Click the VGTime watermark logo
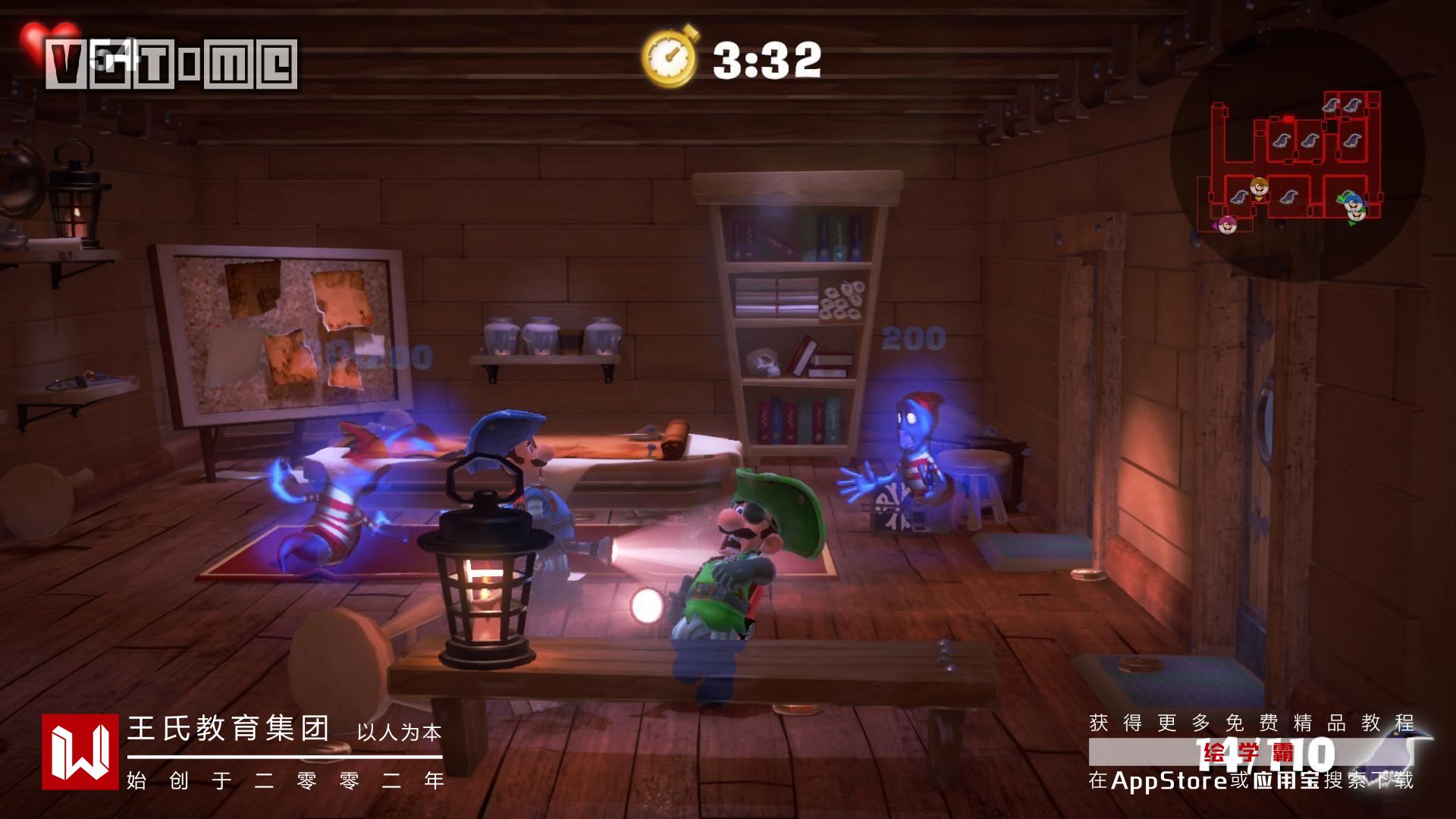The image size is (1456, 819). [171, 64]
